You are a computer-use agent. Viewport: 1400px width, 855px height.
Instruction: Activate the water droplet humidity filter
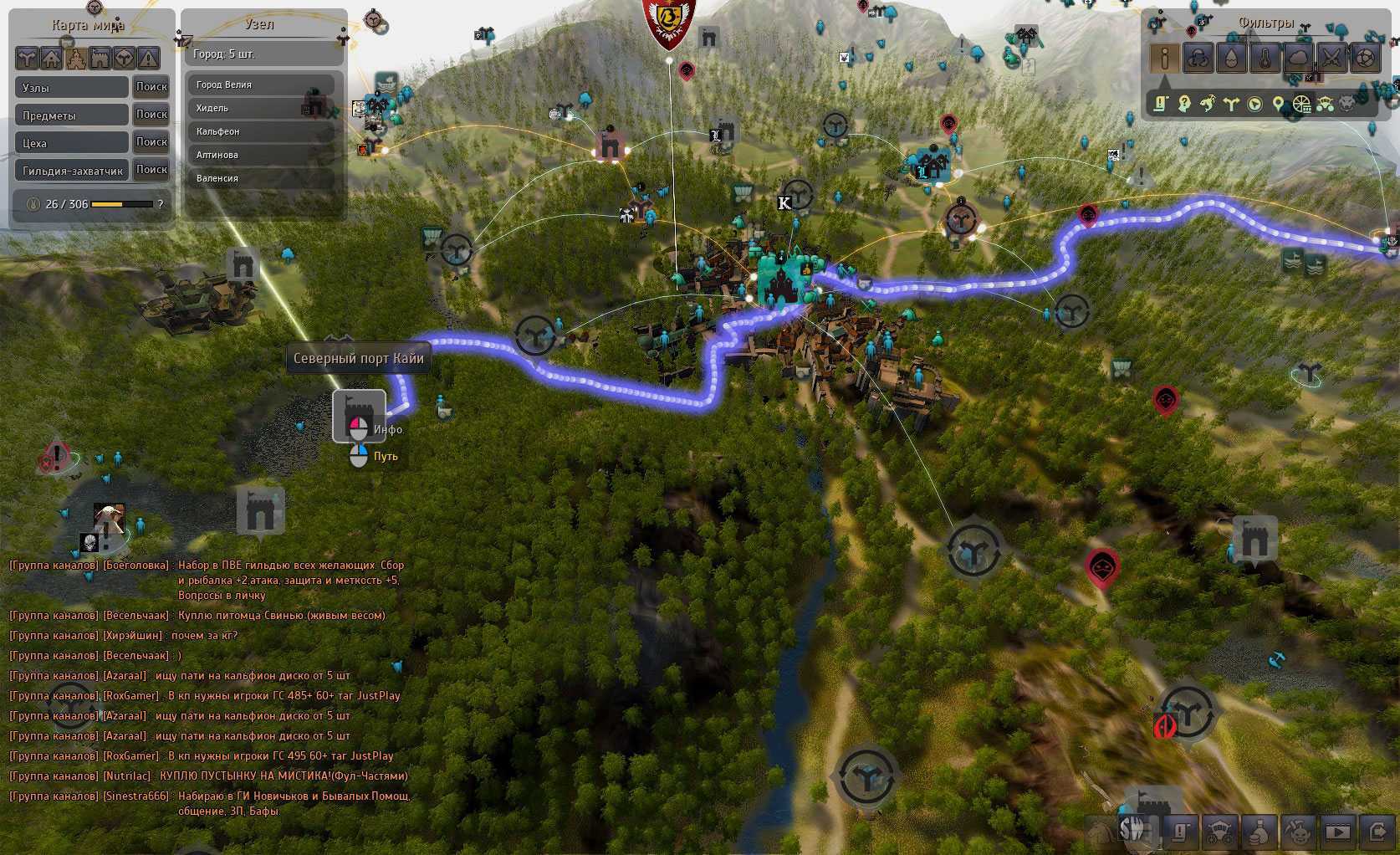(x=1231, y=58)
